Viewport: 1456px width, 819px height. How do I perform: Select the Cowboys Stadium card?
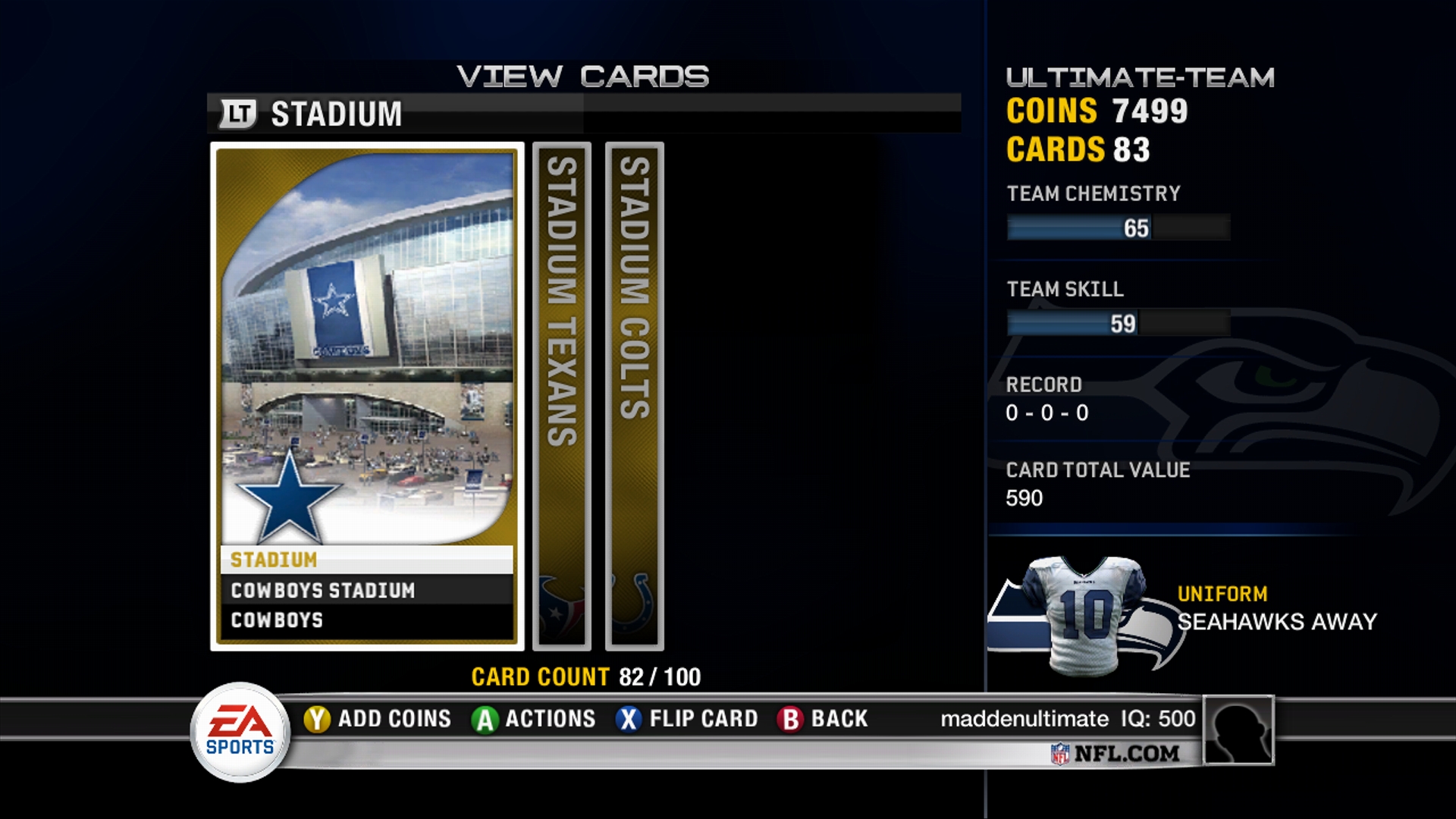(x=367, y=396)
